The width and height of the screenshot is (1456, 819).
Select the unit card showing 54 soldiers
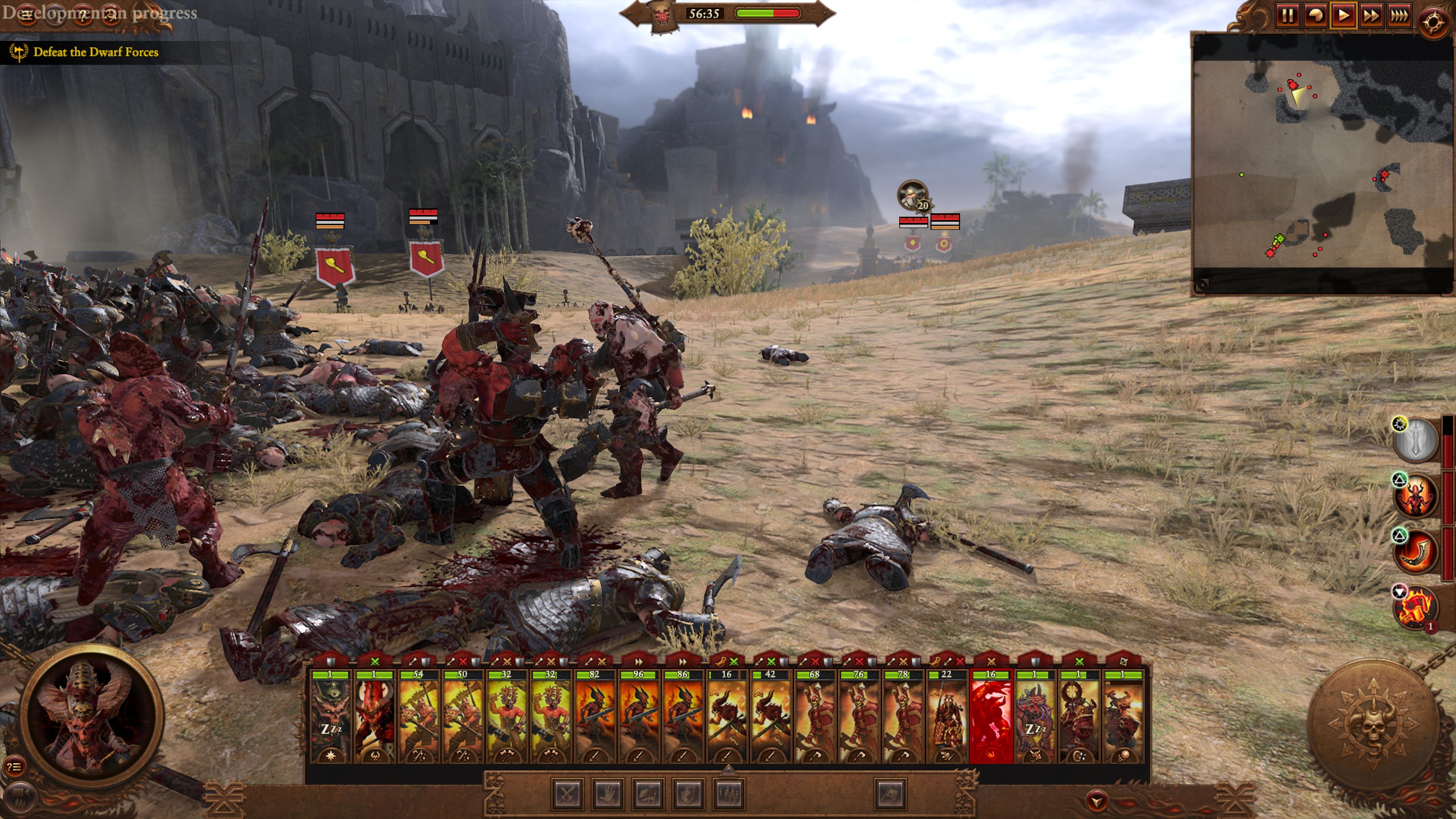pos(418,717)
